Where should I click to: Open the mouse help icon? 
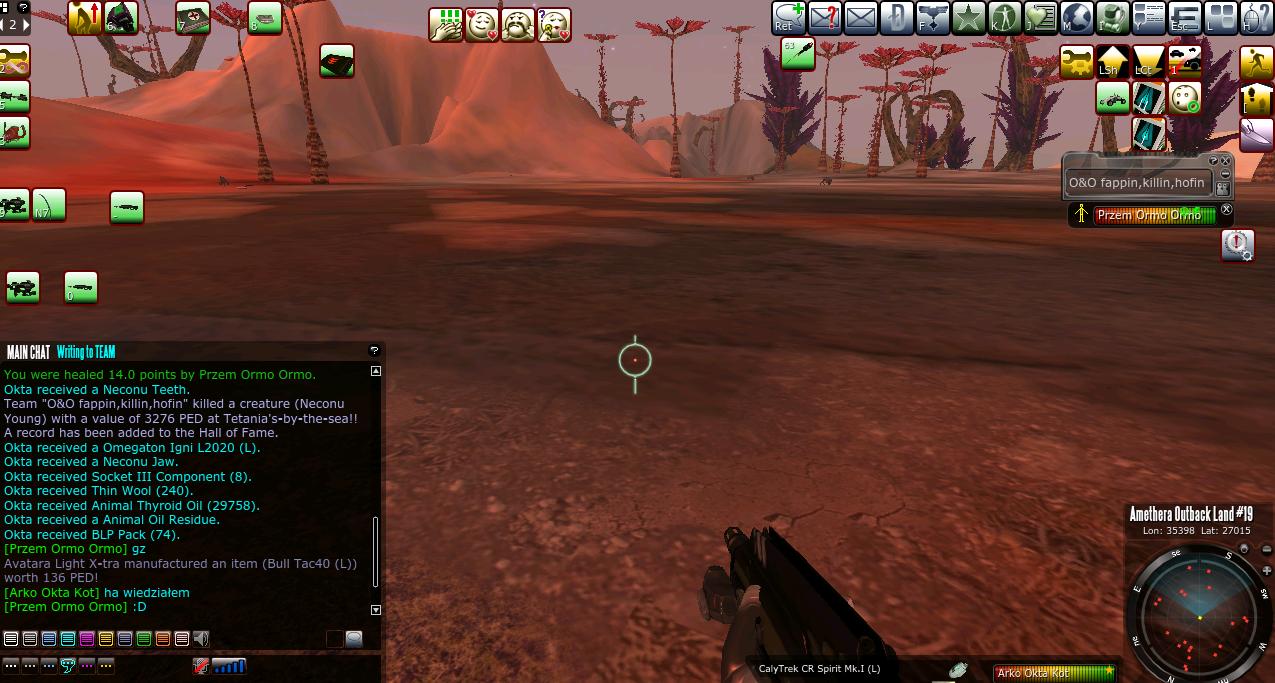point(1257,17)
